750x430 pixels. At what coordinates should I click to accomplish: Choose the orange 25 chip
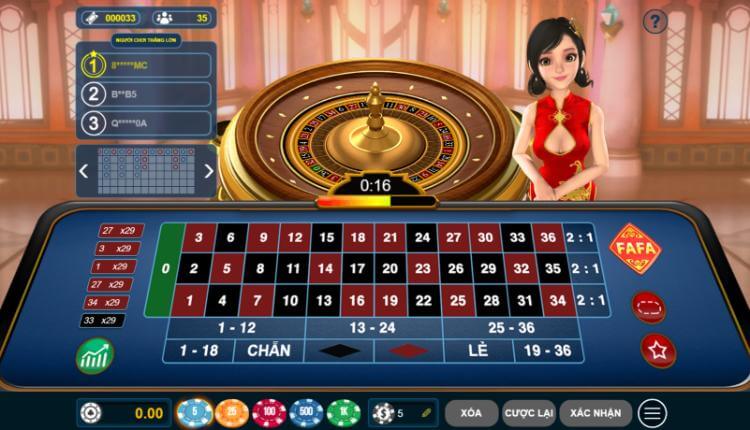point(231,412)
